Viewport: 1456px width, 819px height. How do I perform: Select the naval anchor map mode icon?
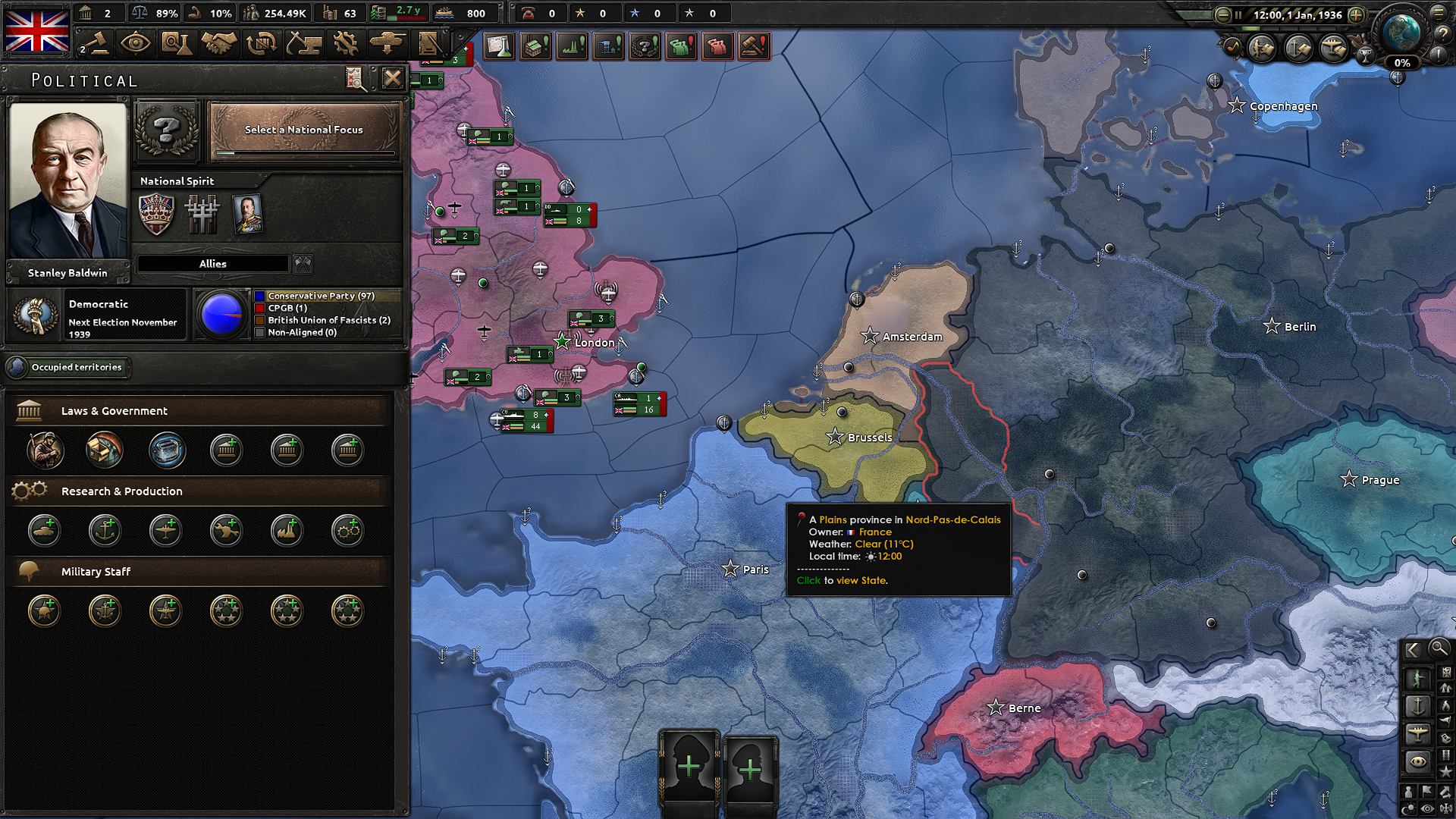(1419, 704)
